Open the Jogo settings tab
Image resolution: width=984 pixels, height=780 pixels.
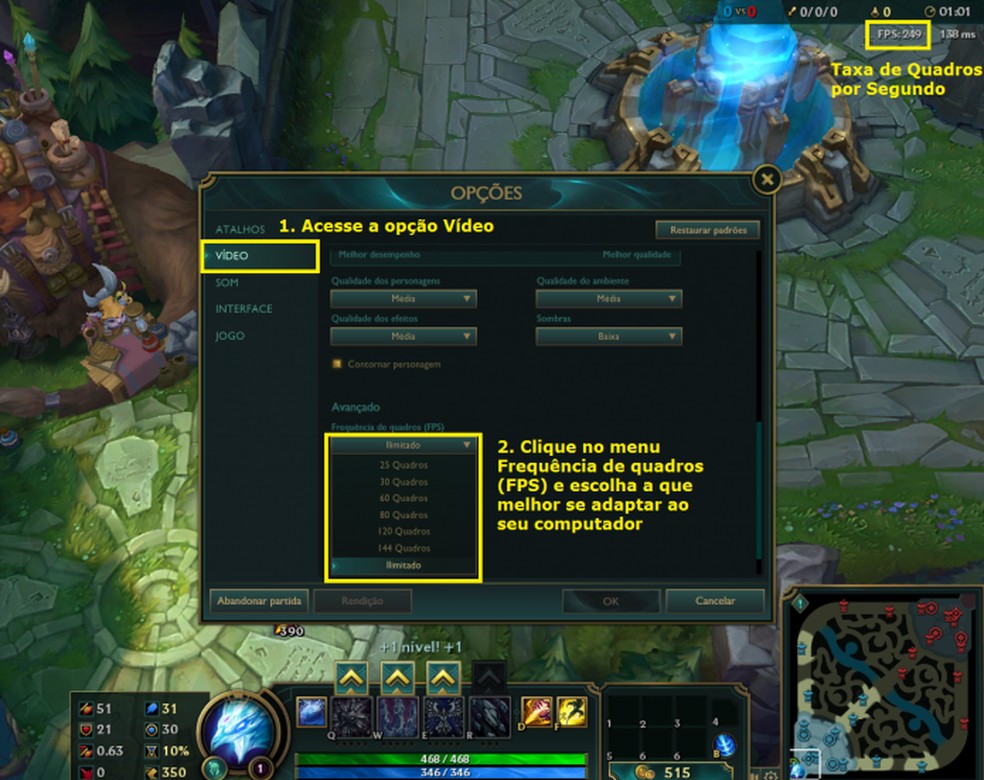tap(230, 336)
